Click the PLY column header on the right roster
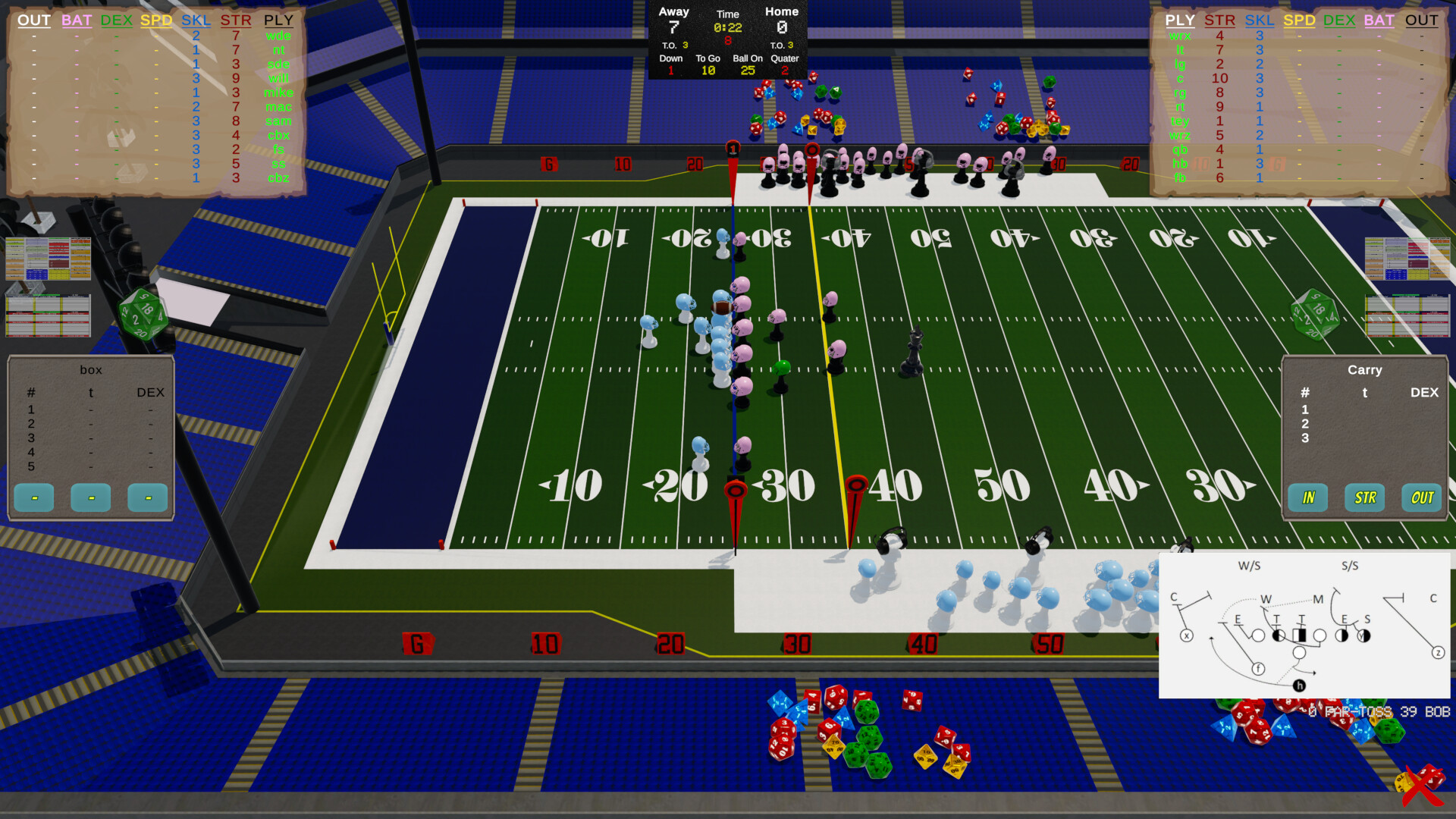Viewport: 1456px width, 819px height. tap(1180, 20)
